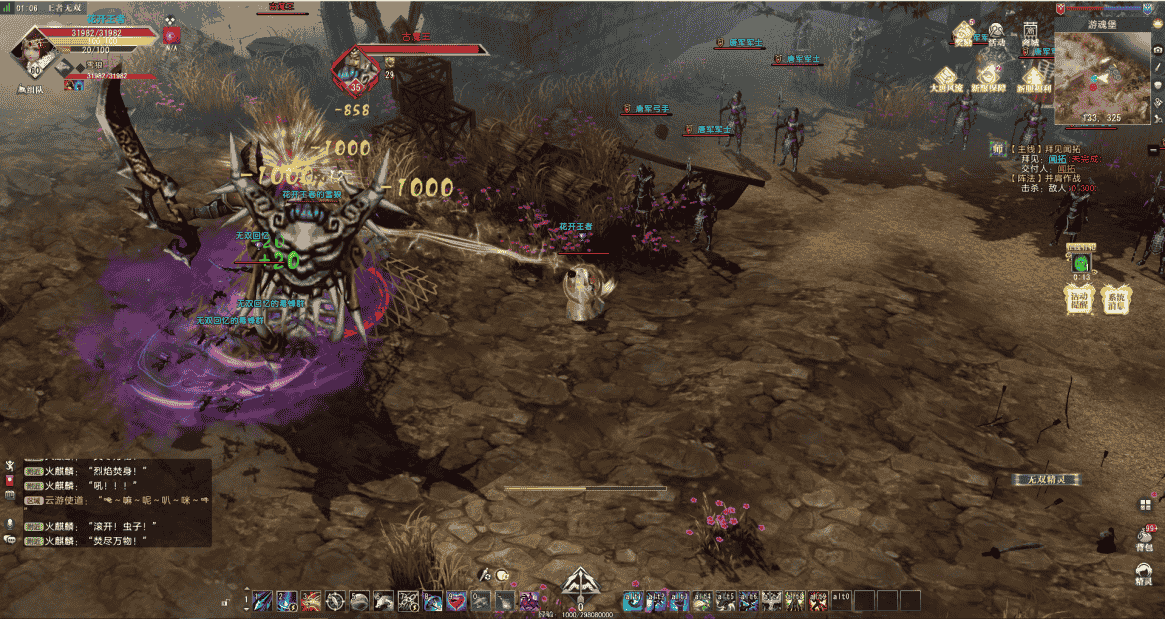Click the 创队 create team button

pos(32,89)
